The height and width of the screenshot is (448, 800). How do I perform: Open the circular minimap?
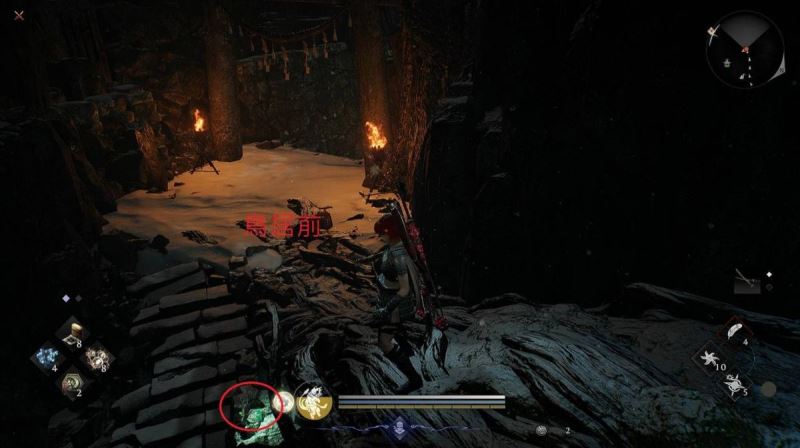pos(744,48)
